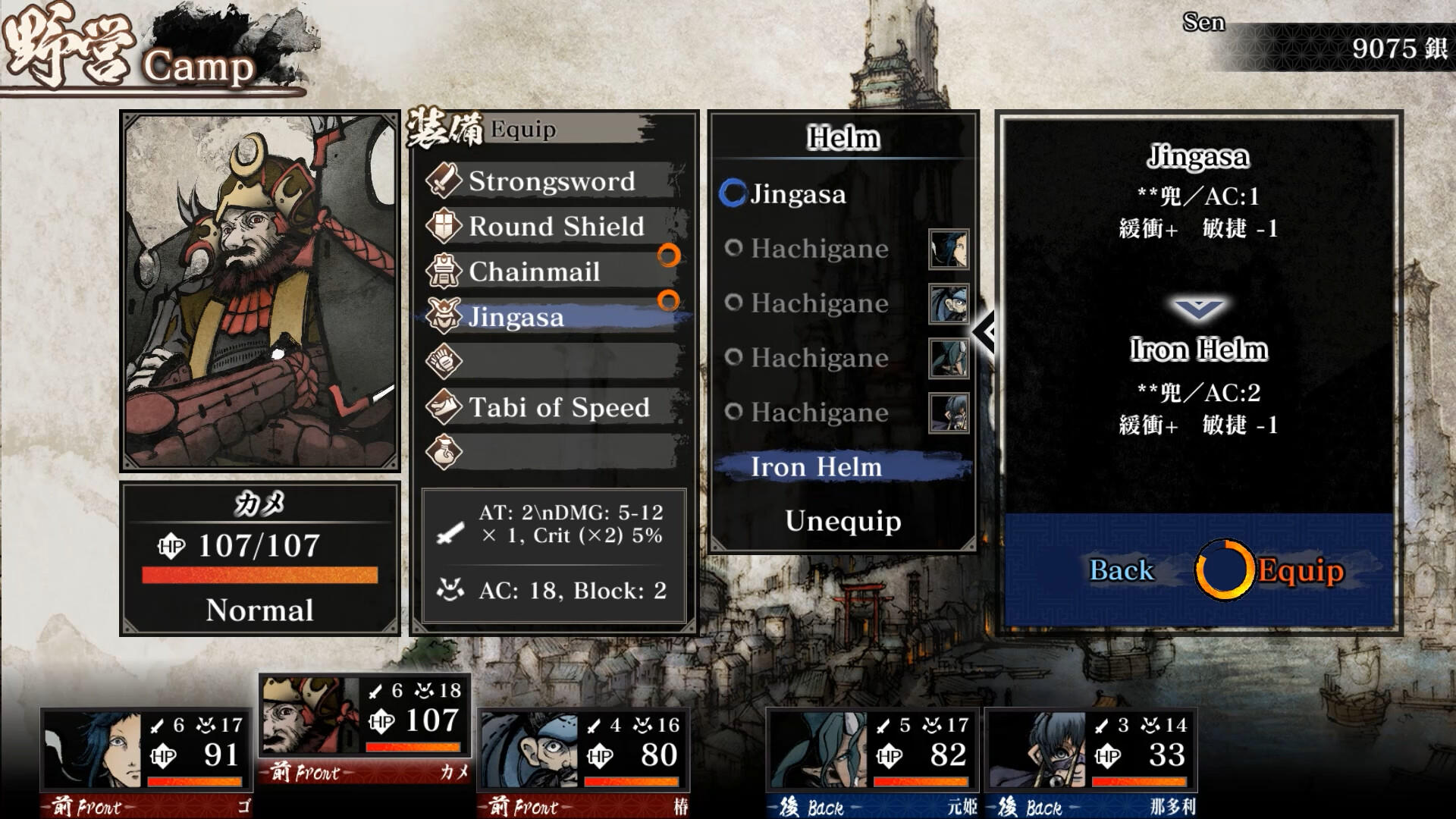Select the second Hachigane radio button
Screen dimensions: 1456x819
click(734, 303)
